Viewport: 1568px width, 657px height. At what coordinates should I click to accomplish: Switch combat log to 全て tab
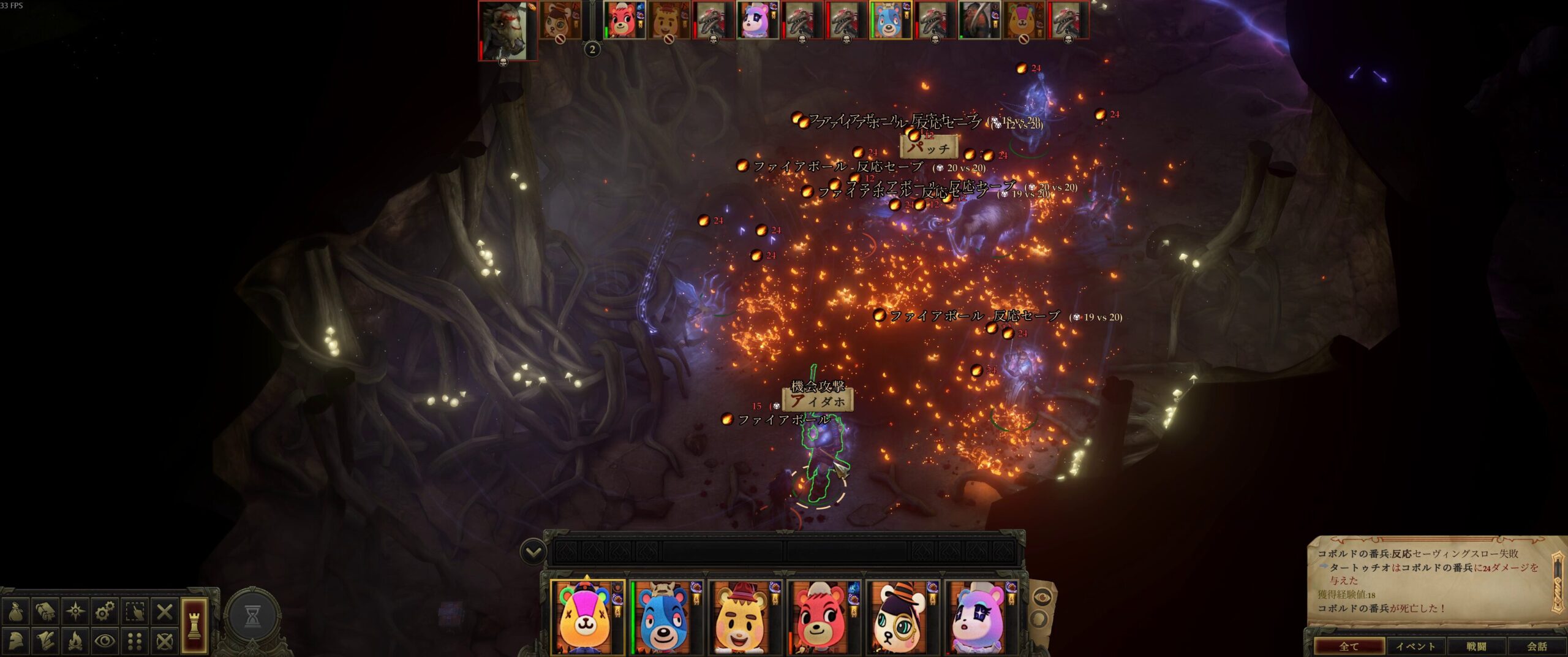pyautogui.click(x=1349, y=646)
